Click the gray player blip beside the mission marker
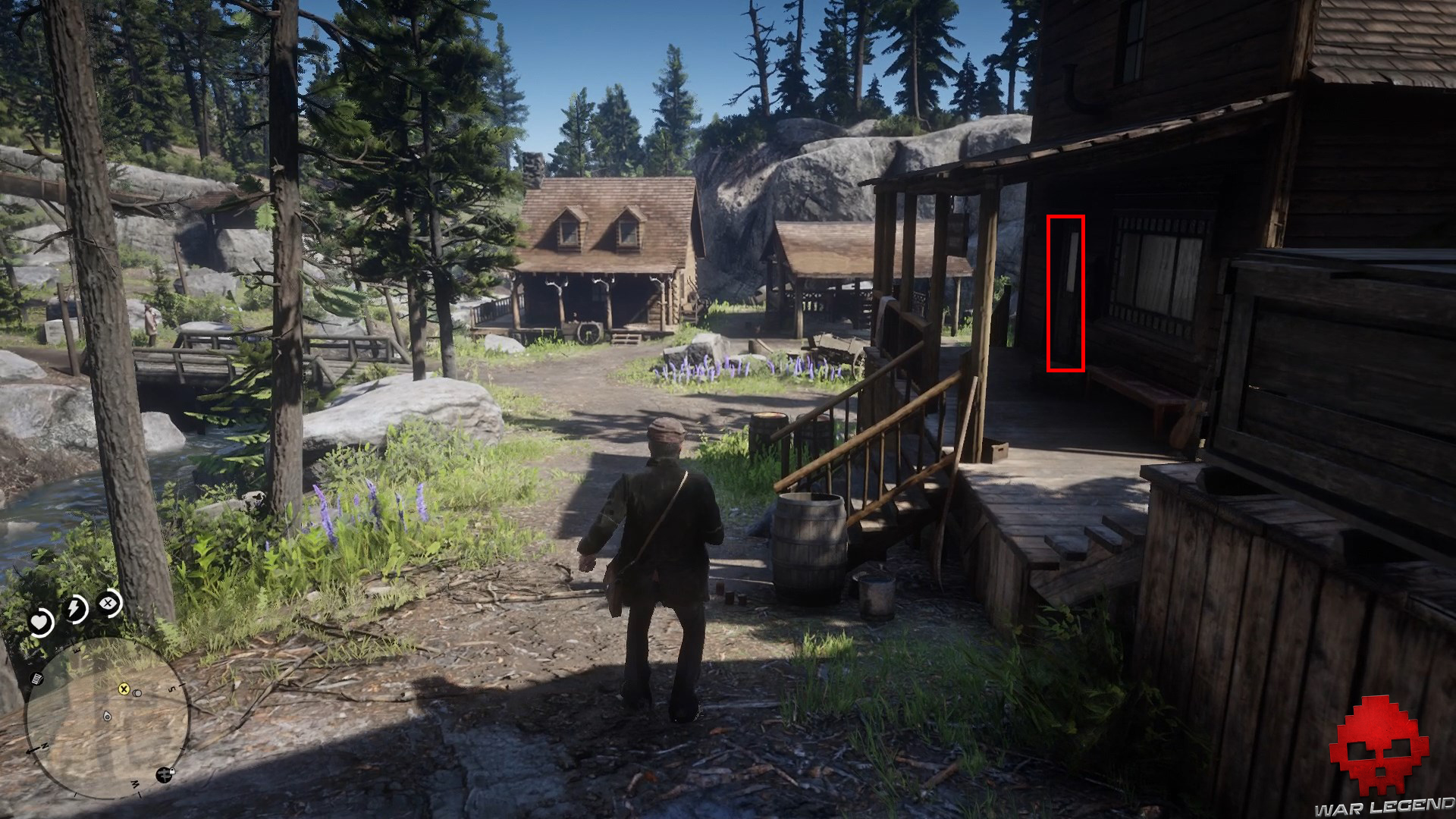This screenshot has height=819, width=1456. click(x=137, y=693)
